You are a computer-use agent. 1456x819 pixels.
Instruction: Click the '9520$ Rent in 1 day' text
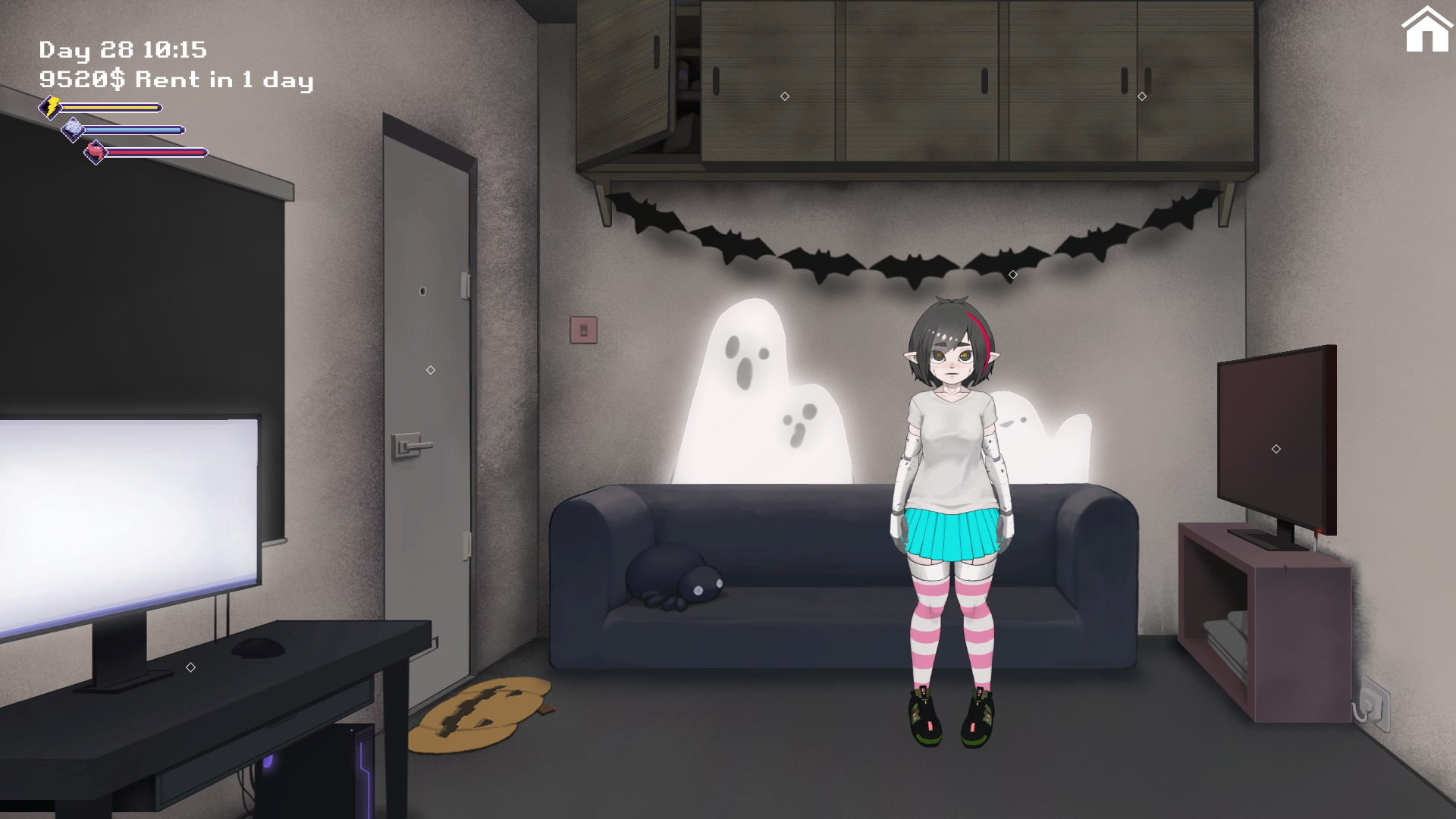pyautogui.click(x=176, y=80)
